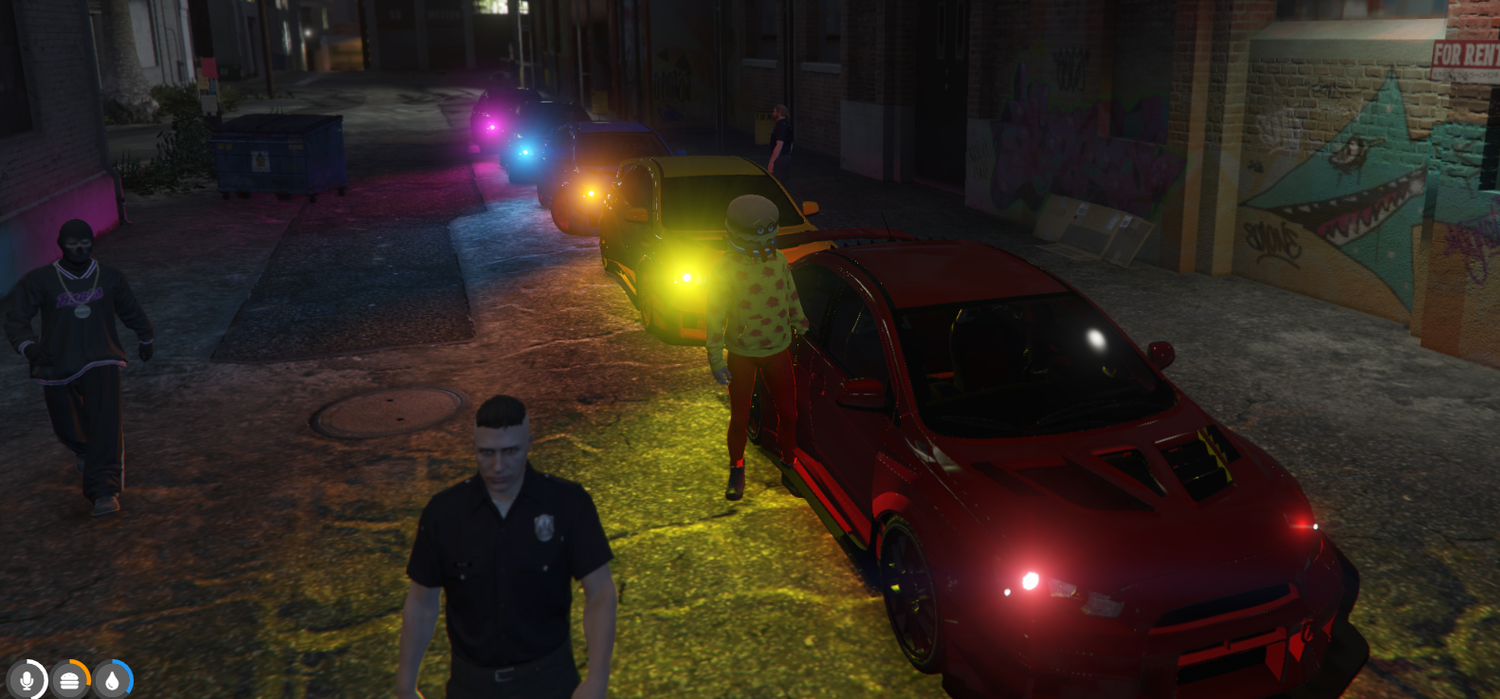Click the water drop thirst icon
Viewport: 1500px width, 699px height.
click(x=112, y=680)
